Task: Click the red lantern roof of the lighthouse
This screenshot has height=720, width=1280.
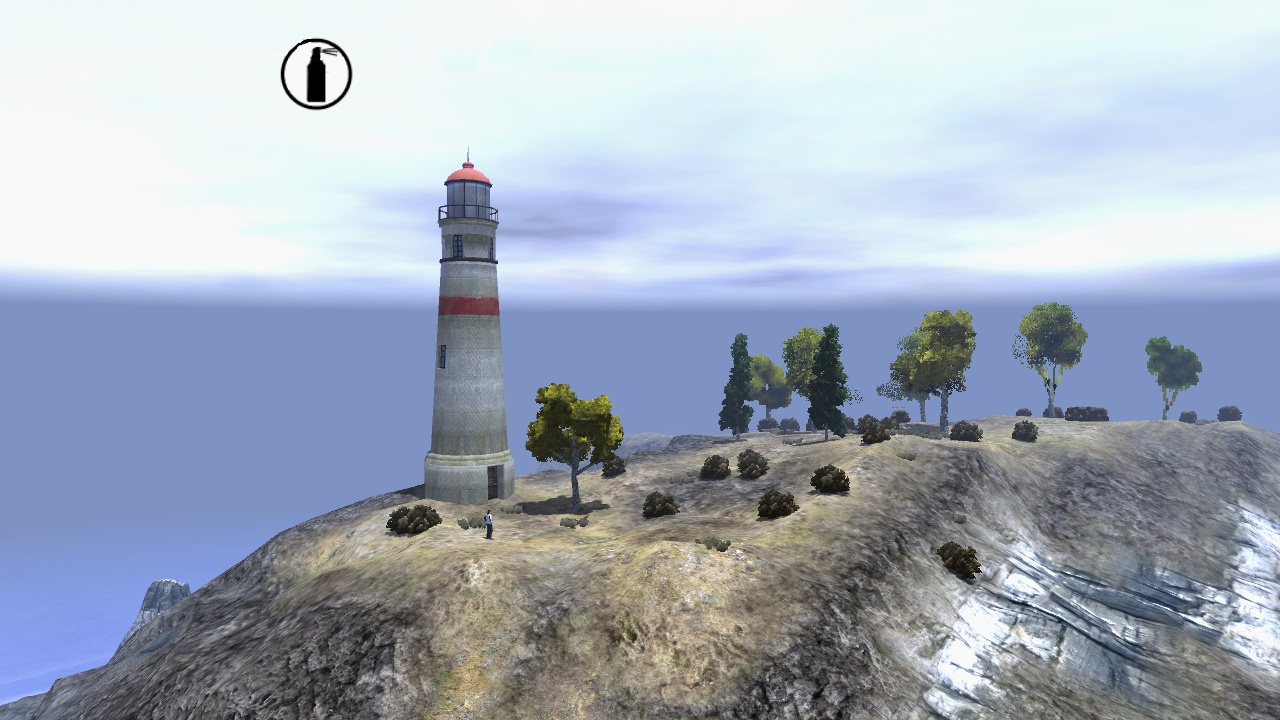Action: (469, 173)
